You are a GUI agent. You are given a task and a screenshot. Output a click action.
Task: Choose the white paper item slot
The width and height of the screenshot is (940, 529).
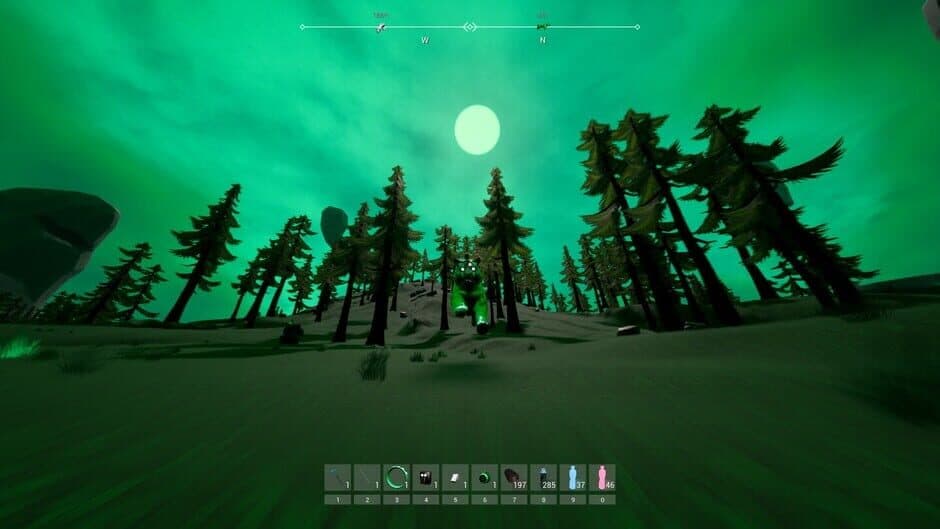(455, 477)
